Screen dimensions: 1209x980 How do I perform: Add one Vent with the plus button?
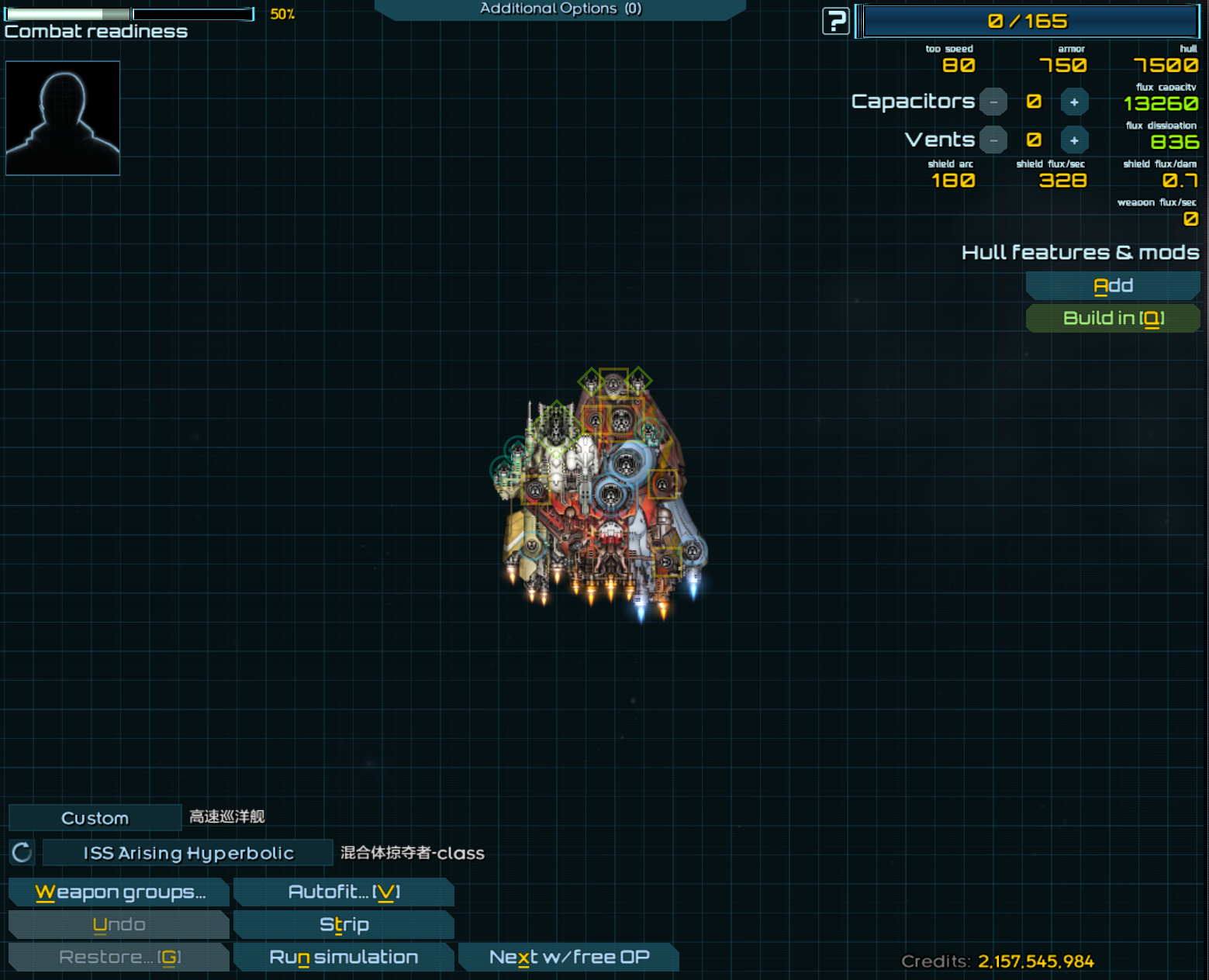(1074, 140)
